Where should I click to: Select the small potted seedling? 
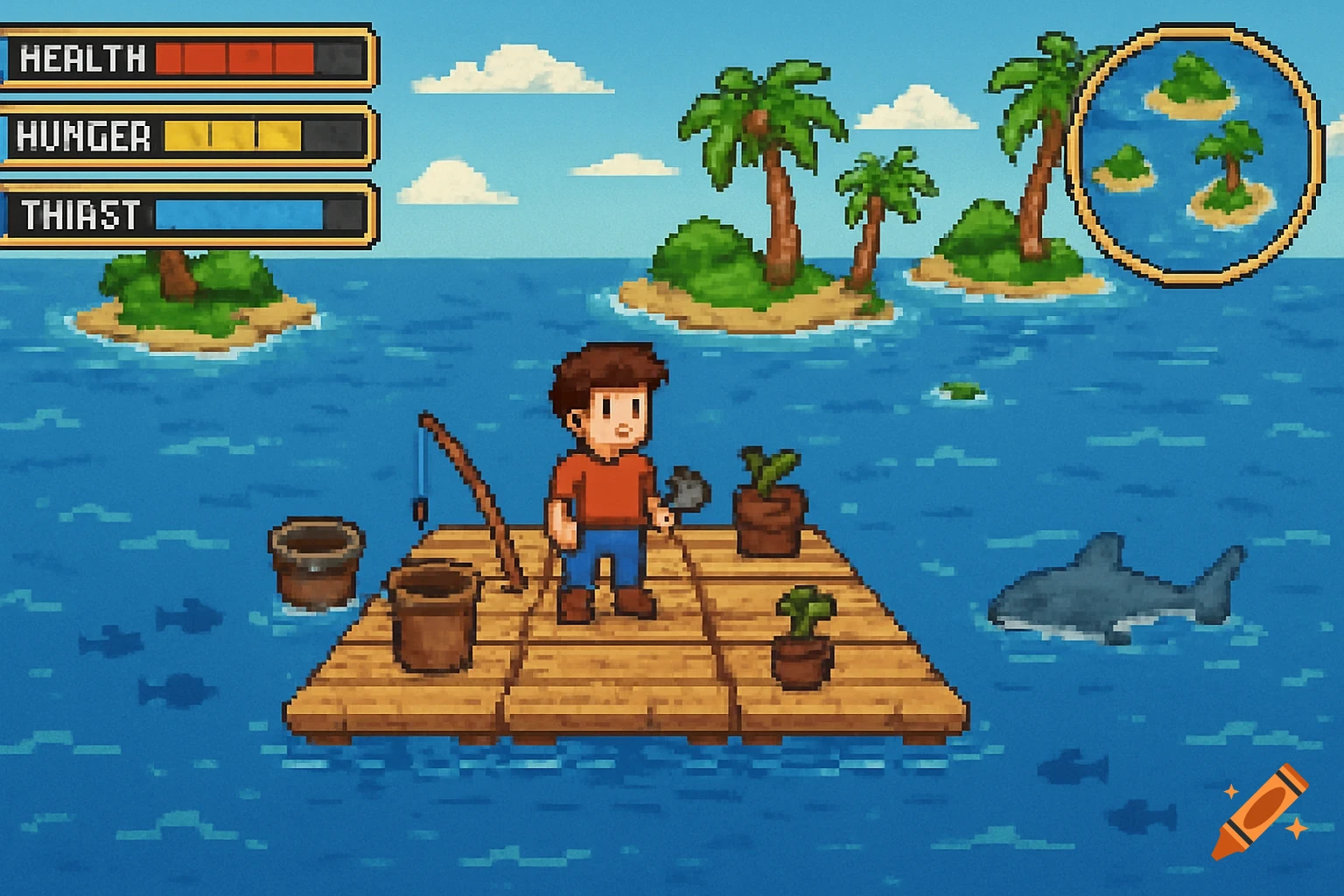pyautogui.click(x=805, y=639)
